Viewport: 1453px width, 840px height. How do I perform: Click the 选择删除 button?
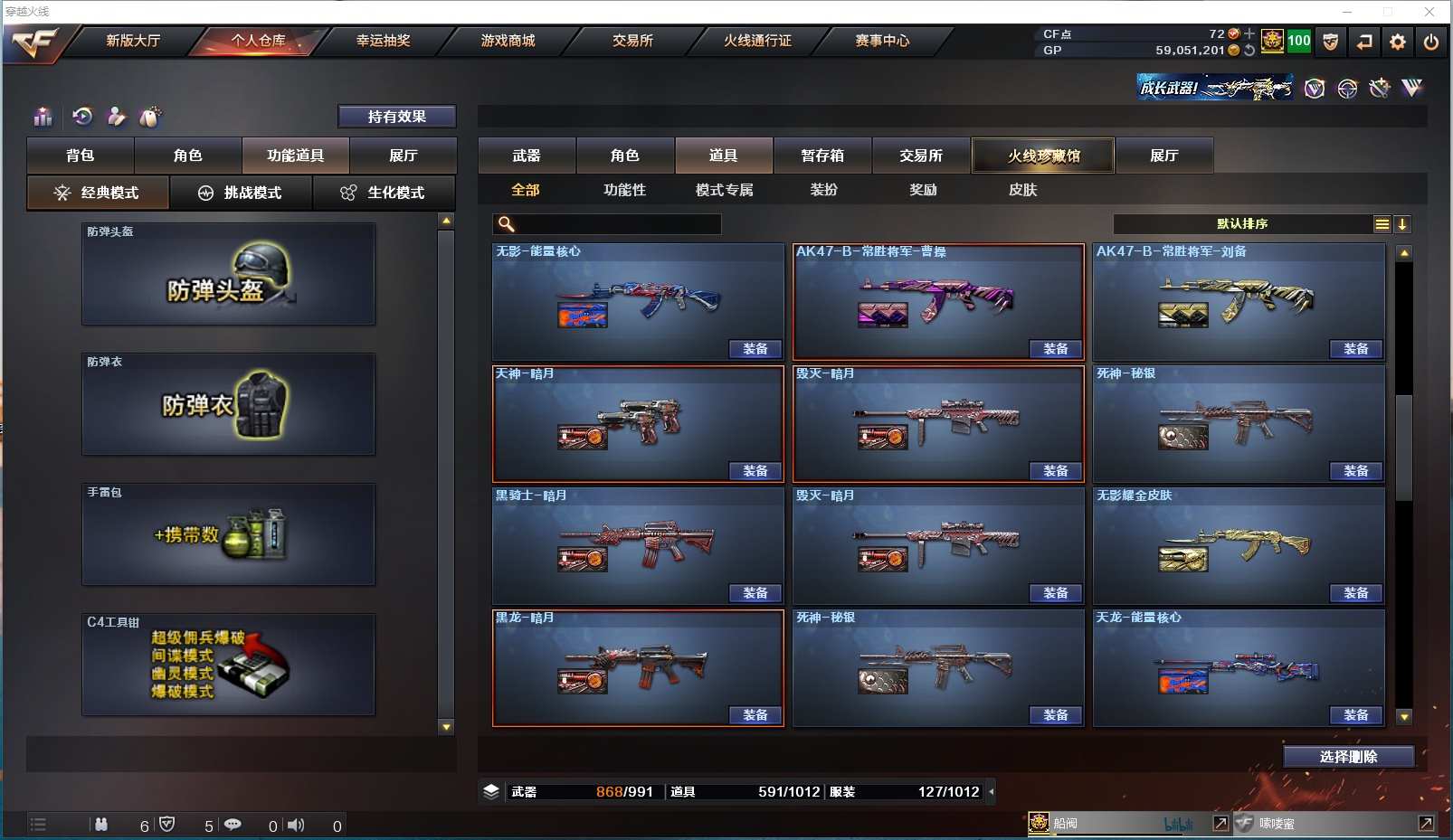click(1348, 757)
